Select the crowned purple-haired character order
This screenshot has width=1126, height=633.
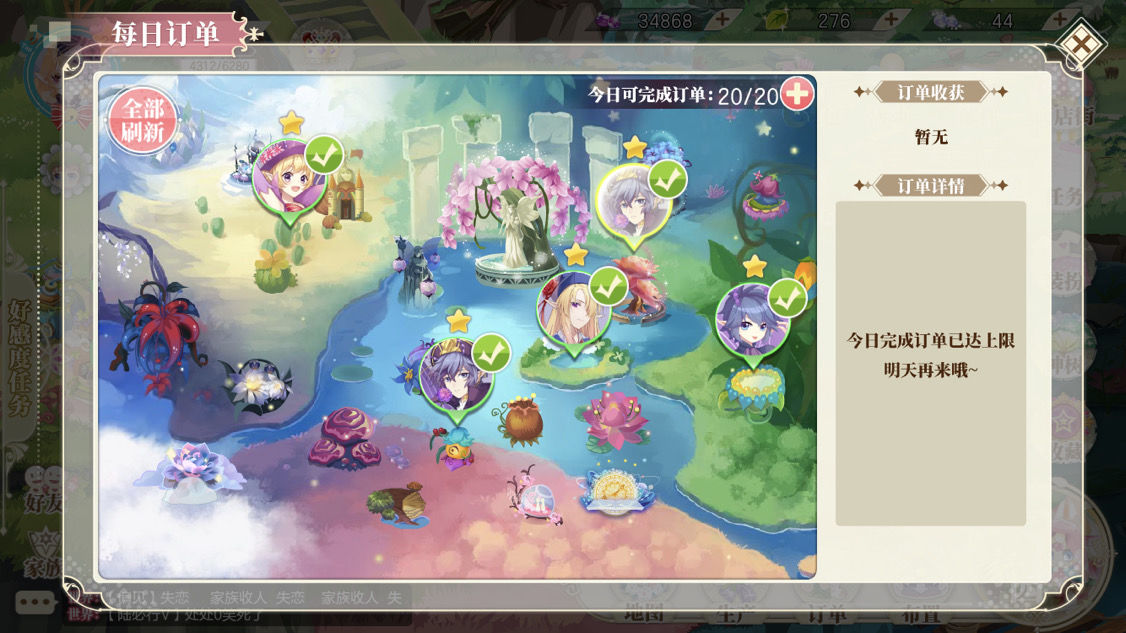point(457,375)
